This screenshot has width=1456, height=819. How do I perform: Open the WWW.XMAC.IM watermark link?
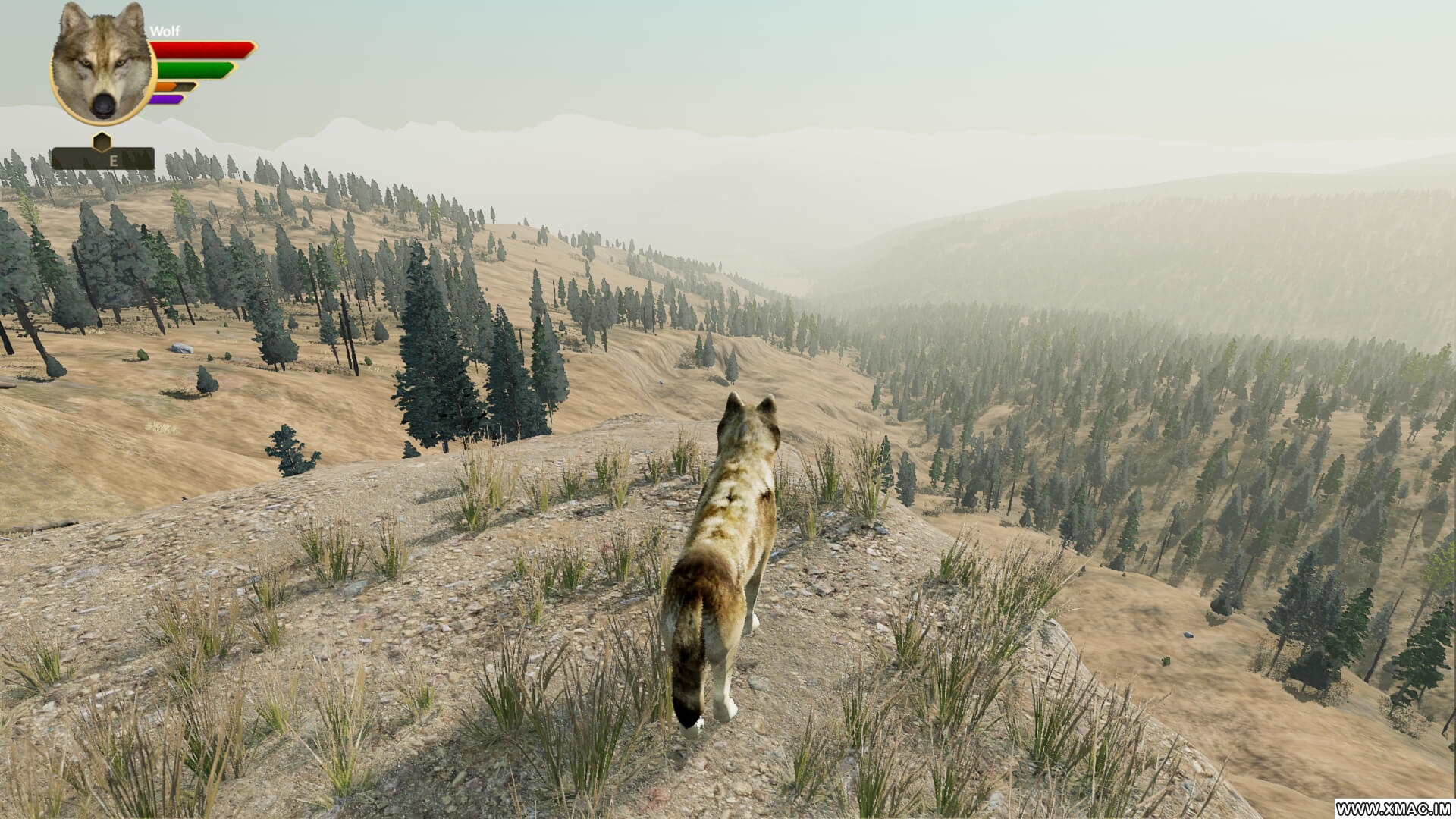click(x=1394, y=808)
